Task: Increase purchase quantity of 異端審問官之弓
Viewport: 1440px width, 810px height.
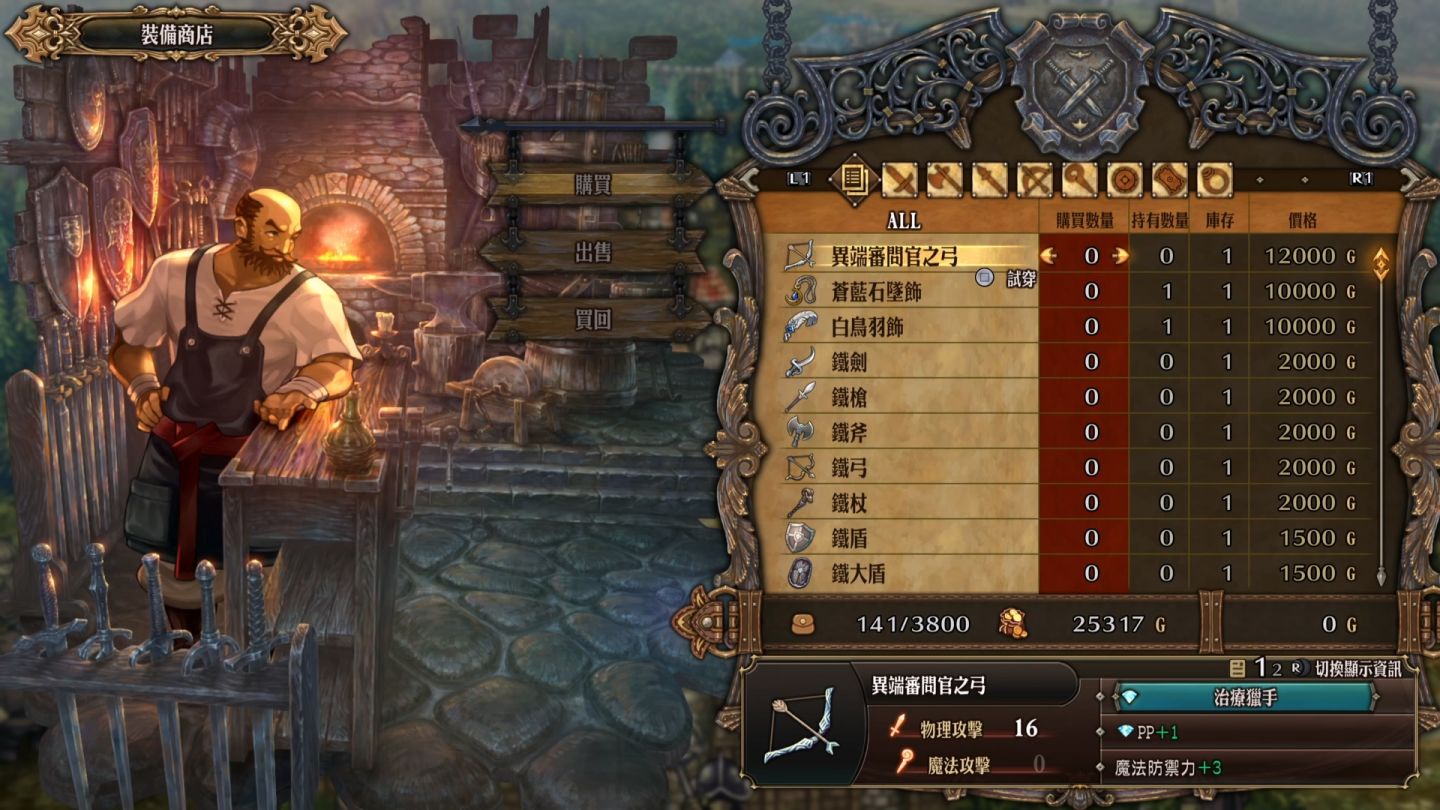Action: coord(1120,256)
